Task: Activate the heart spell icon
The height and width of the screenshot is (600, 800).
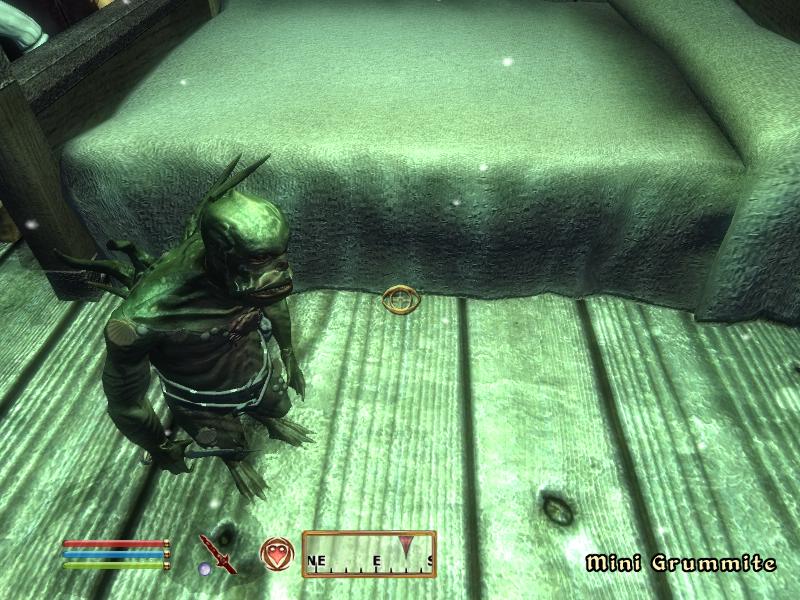Action: coord(275,552)
